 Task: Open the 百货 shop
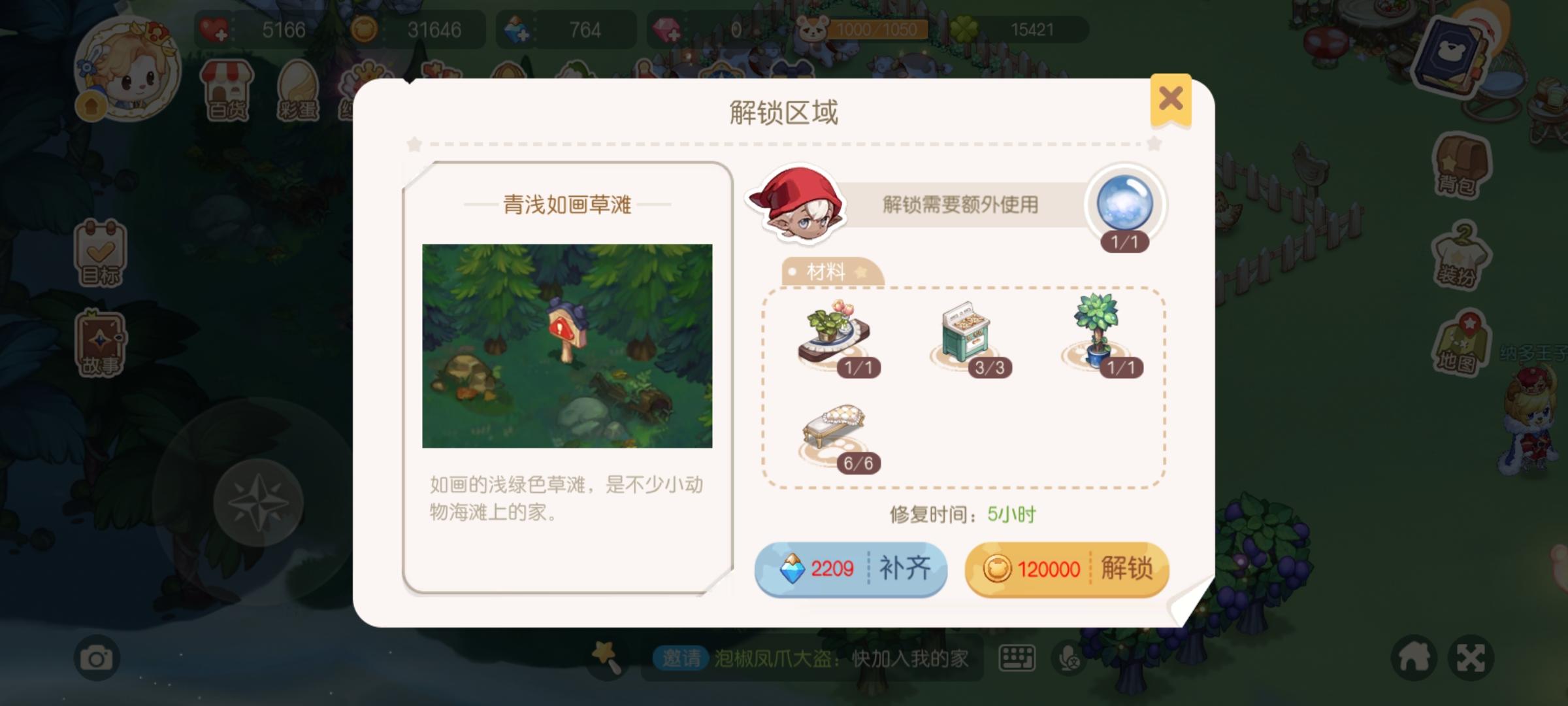coord(225,88)
